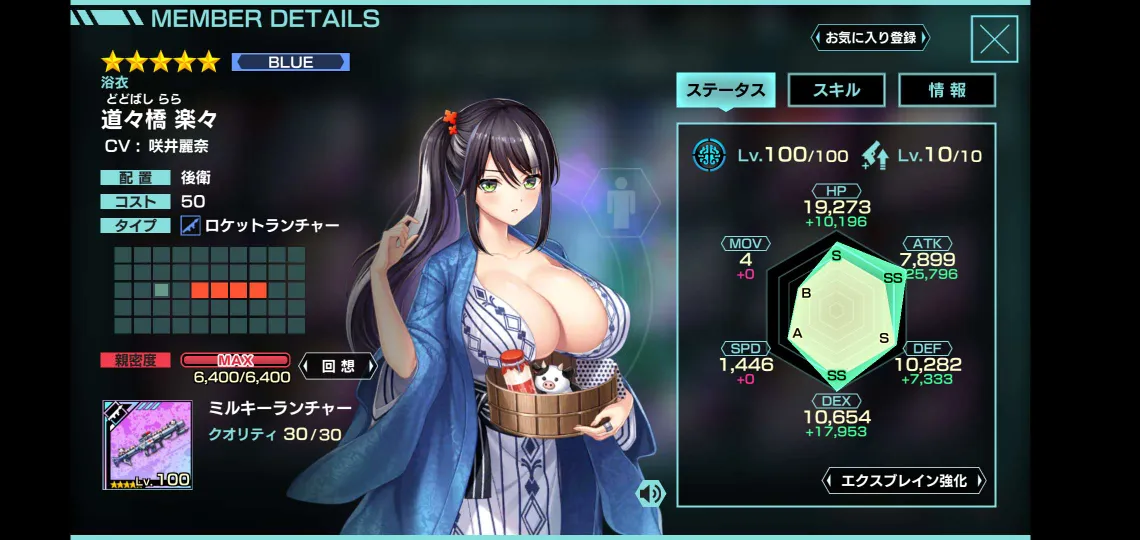Select the ミルキーランチャー weapon thumbnail

click(147, 445)
